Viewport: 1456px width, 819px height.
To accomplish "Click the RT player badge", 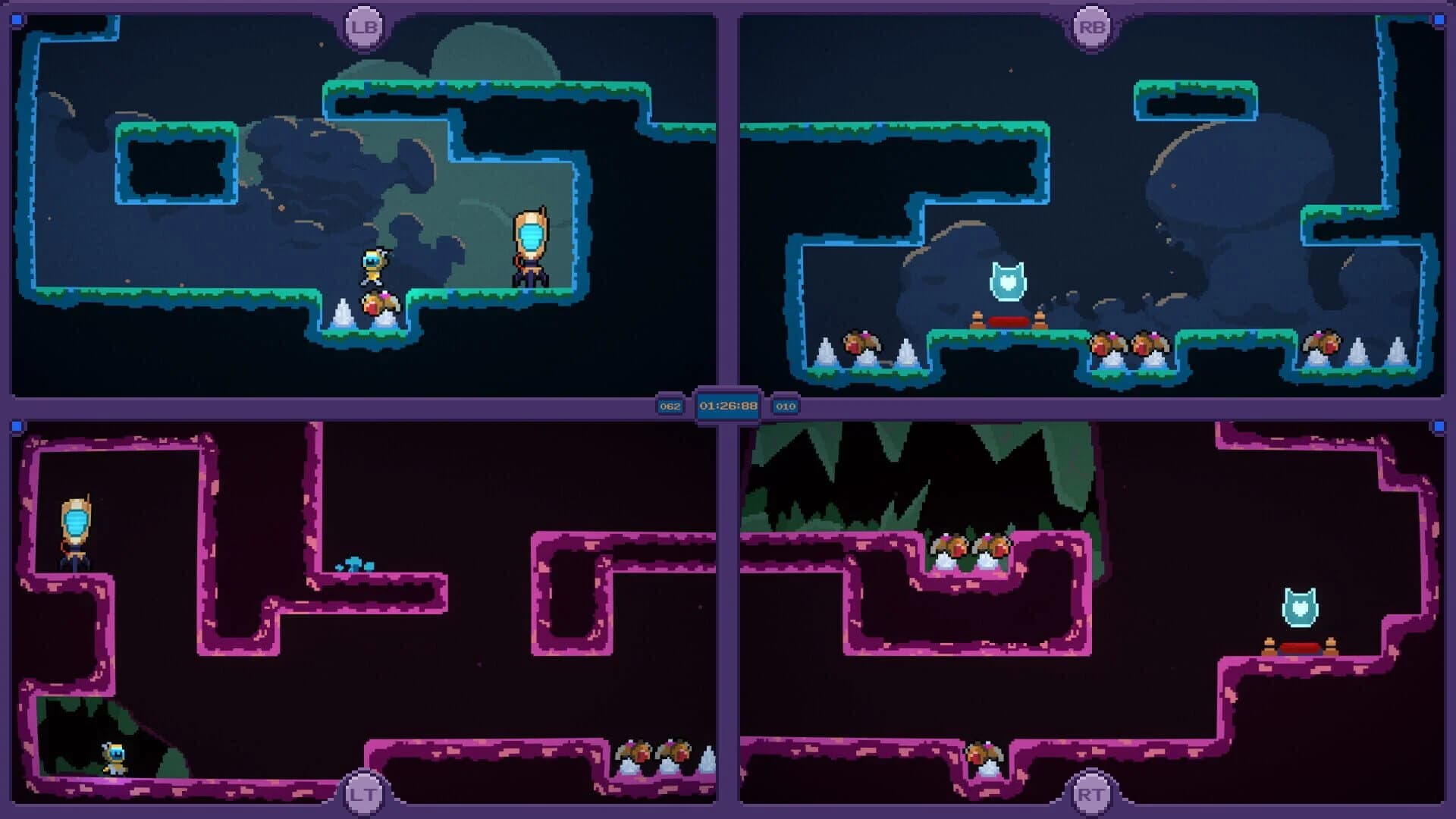I will point(1092,793).
